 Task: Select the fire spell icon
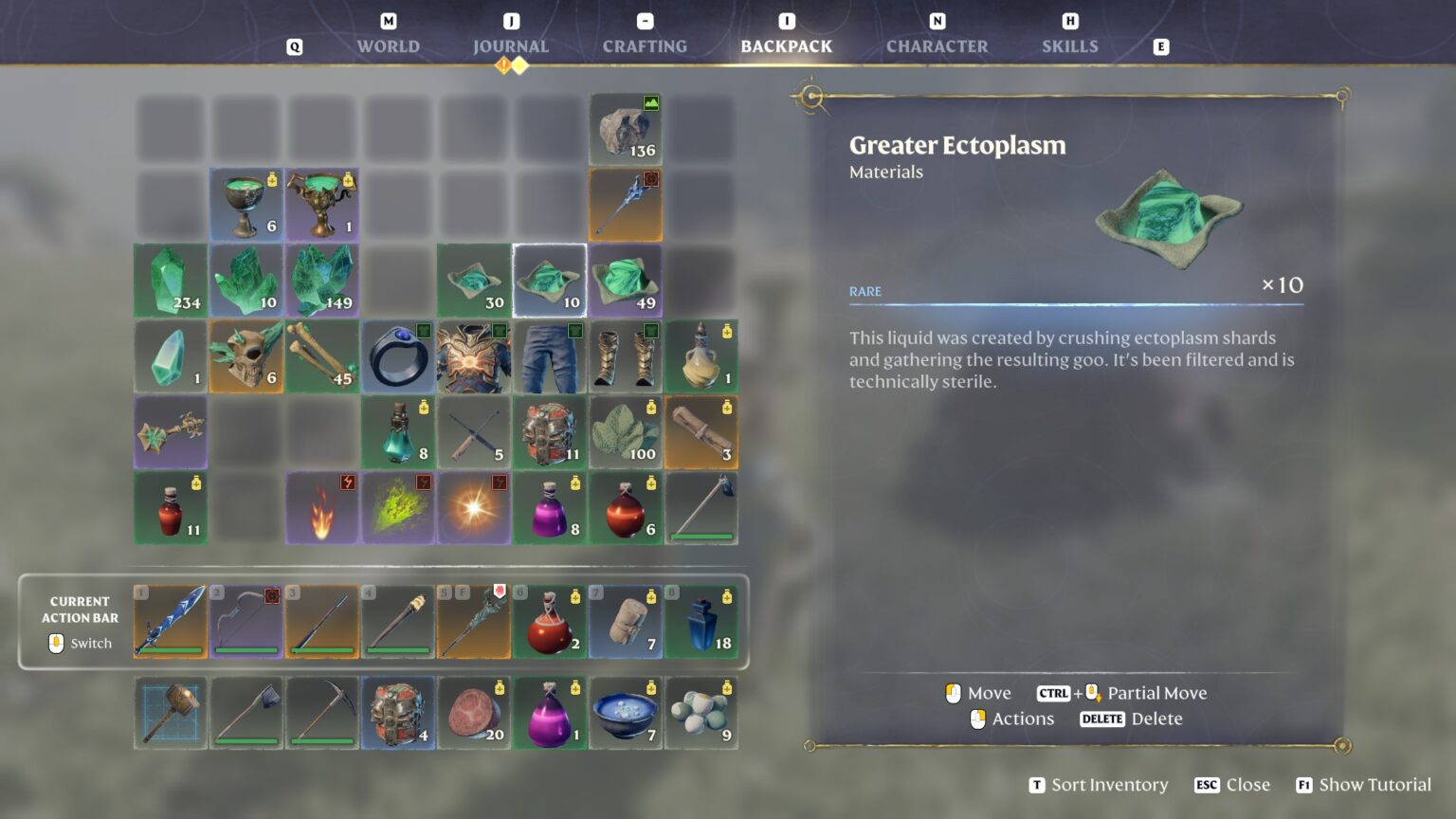pyautogui.click(x=322, y=507)
